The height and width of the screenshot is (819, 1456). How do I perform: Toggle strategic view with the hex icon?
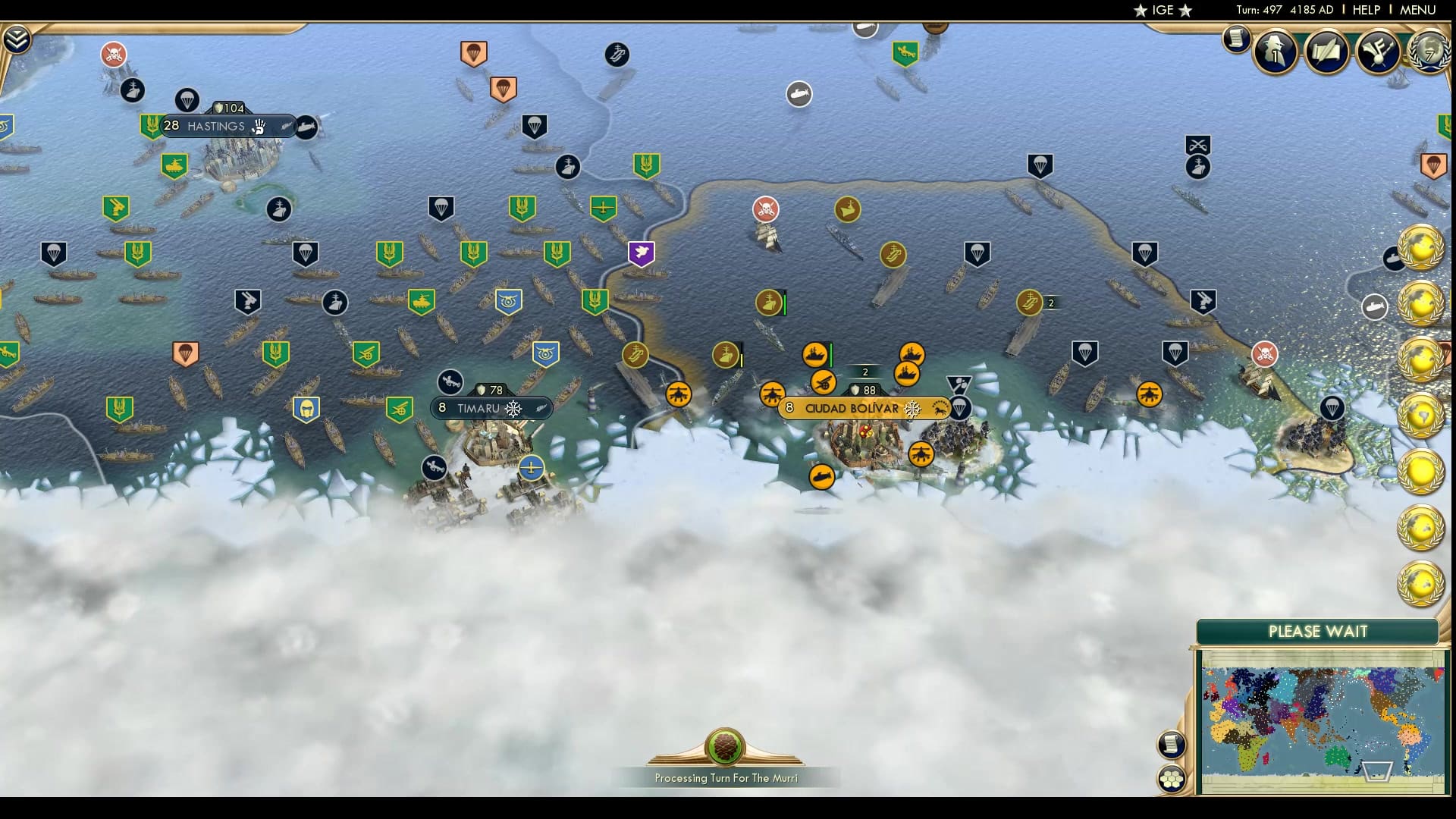[1172, 778]
